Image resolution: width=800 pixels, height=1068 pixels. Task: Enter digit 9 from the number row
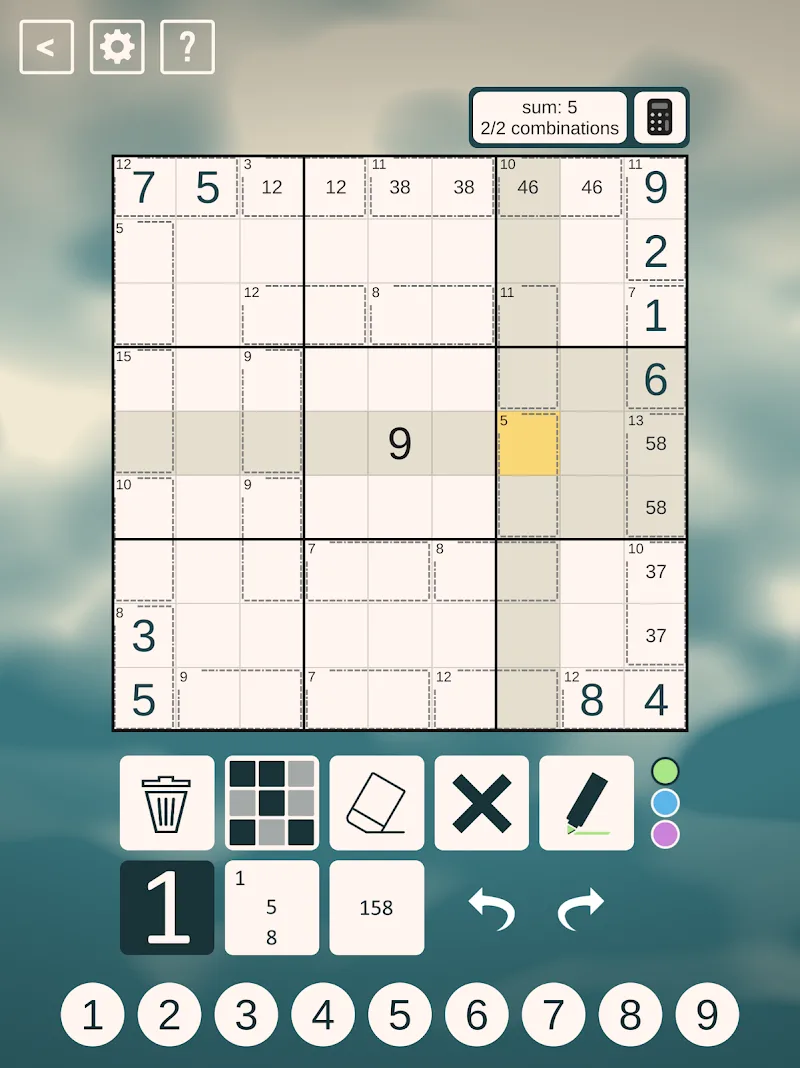707,1015
